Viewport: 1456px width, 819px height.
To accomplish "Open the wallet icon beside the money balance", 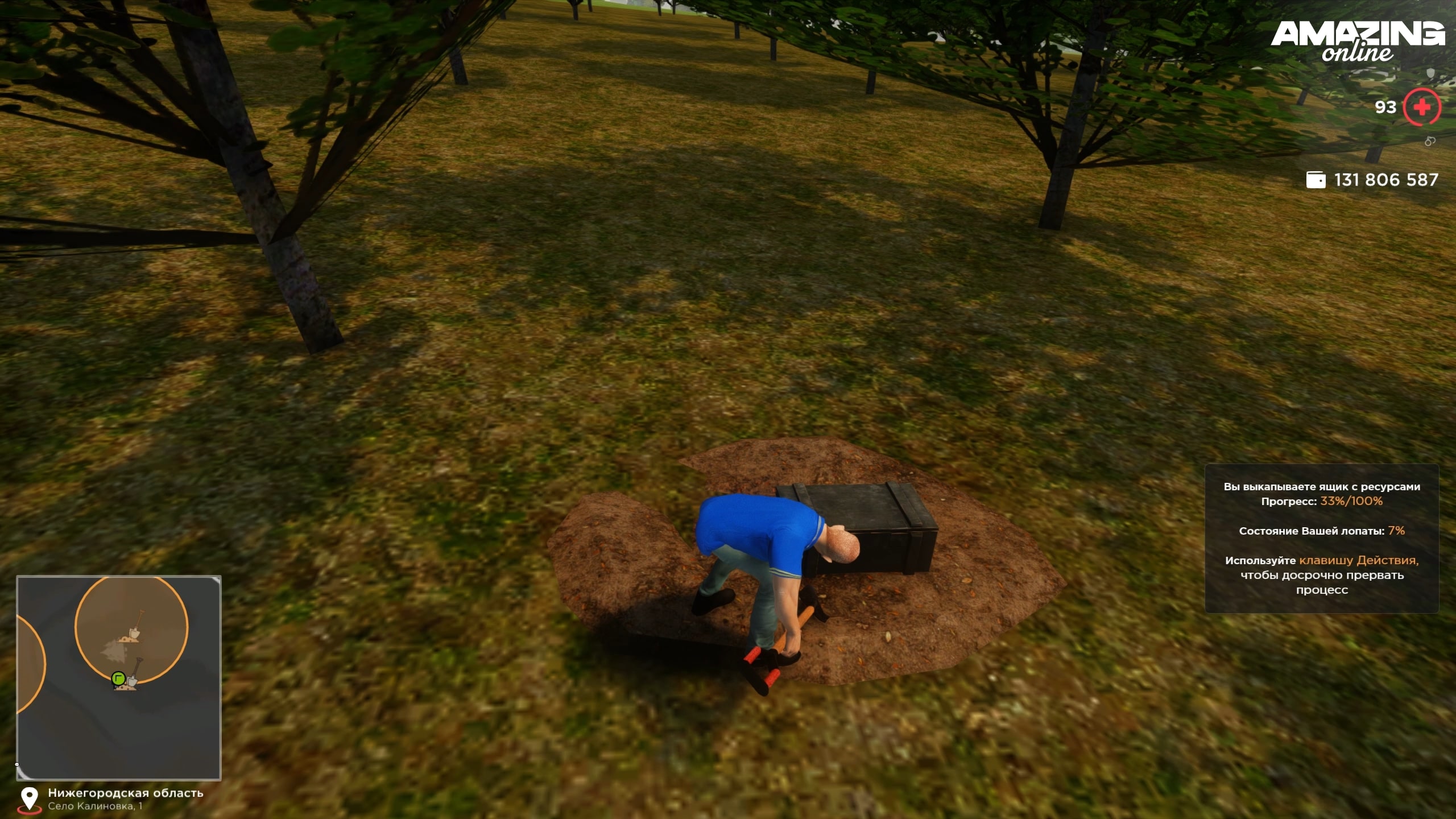I will point(1316,180).
